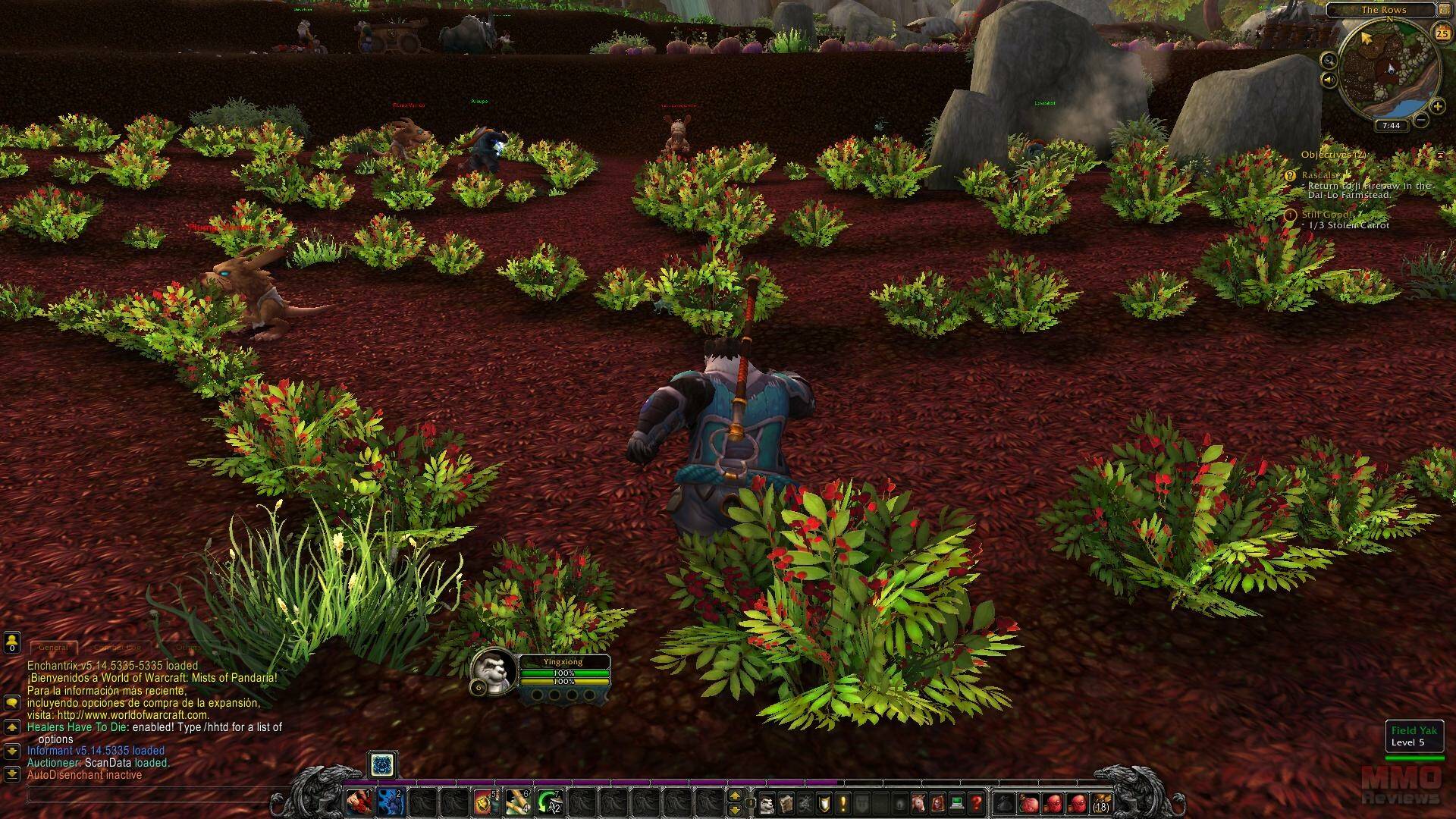This screenshot has height=819, width=1456.
Task: Open the calendar showing day 25
Action: 1442,33
